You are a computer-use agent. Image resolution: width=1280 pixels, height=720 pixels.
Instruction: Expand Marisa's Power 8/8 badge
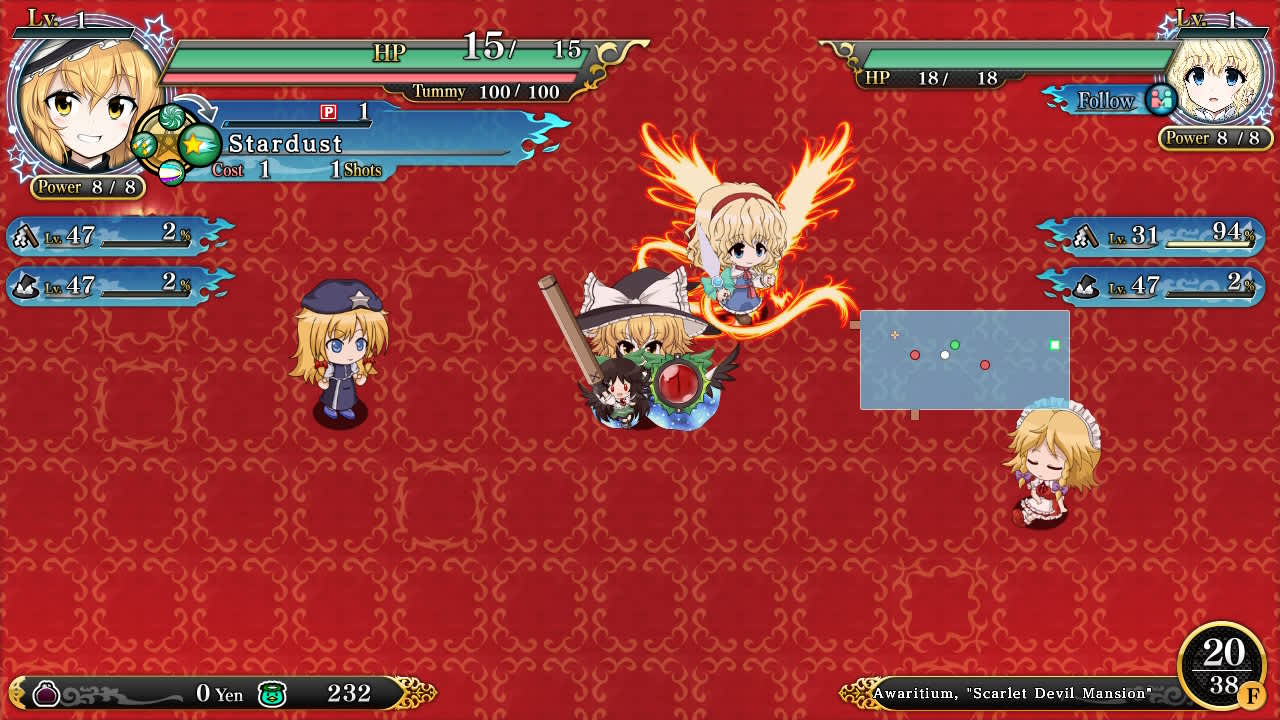tap(86, 187)
